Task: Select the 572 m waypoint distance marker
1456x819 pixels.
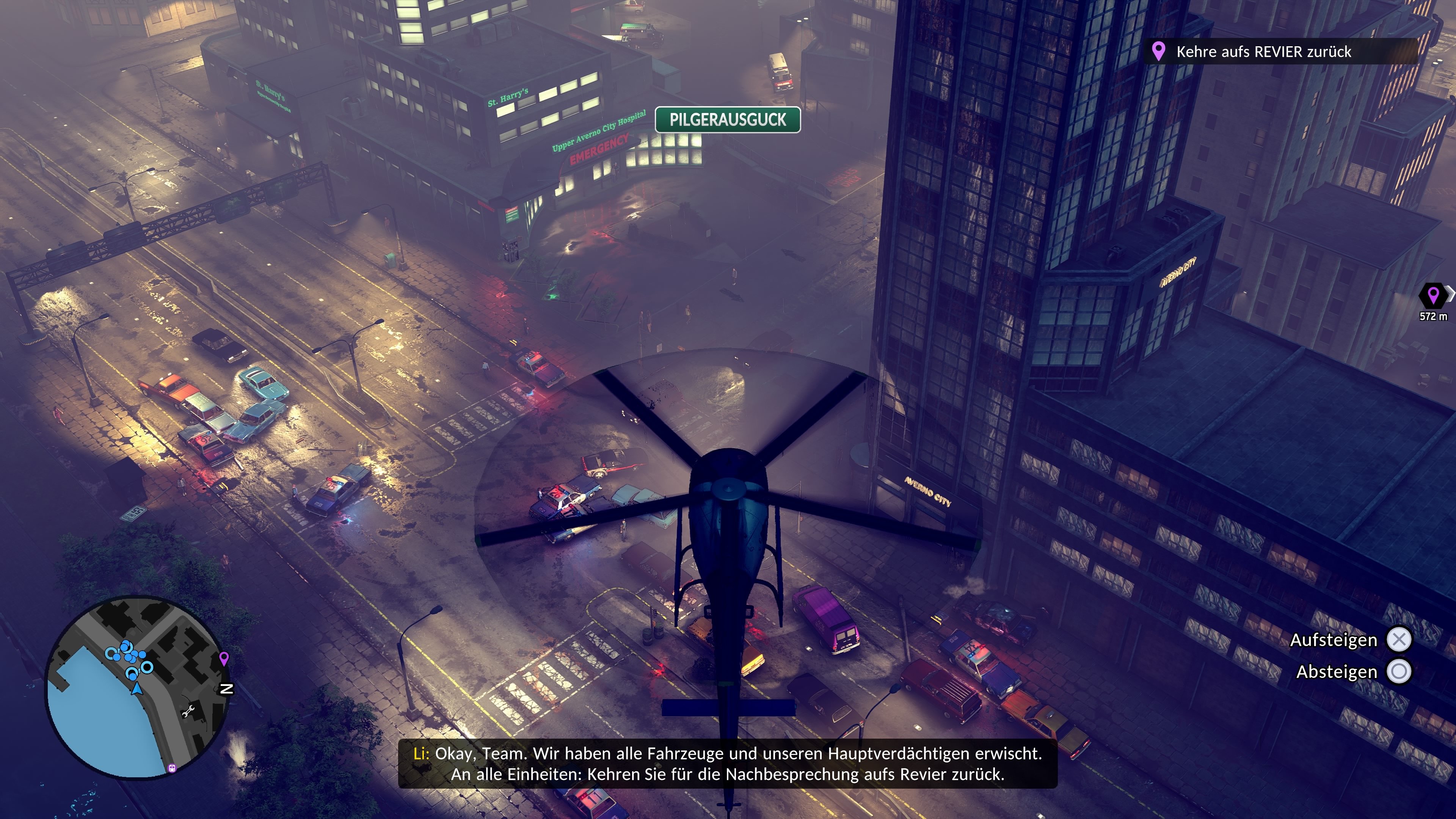Action: (1433, 303)
